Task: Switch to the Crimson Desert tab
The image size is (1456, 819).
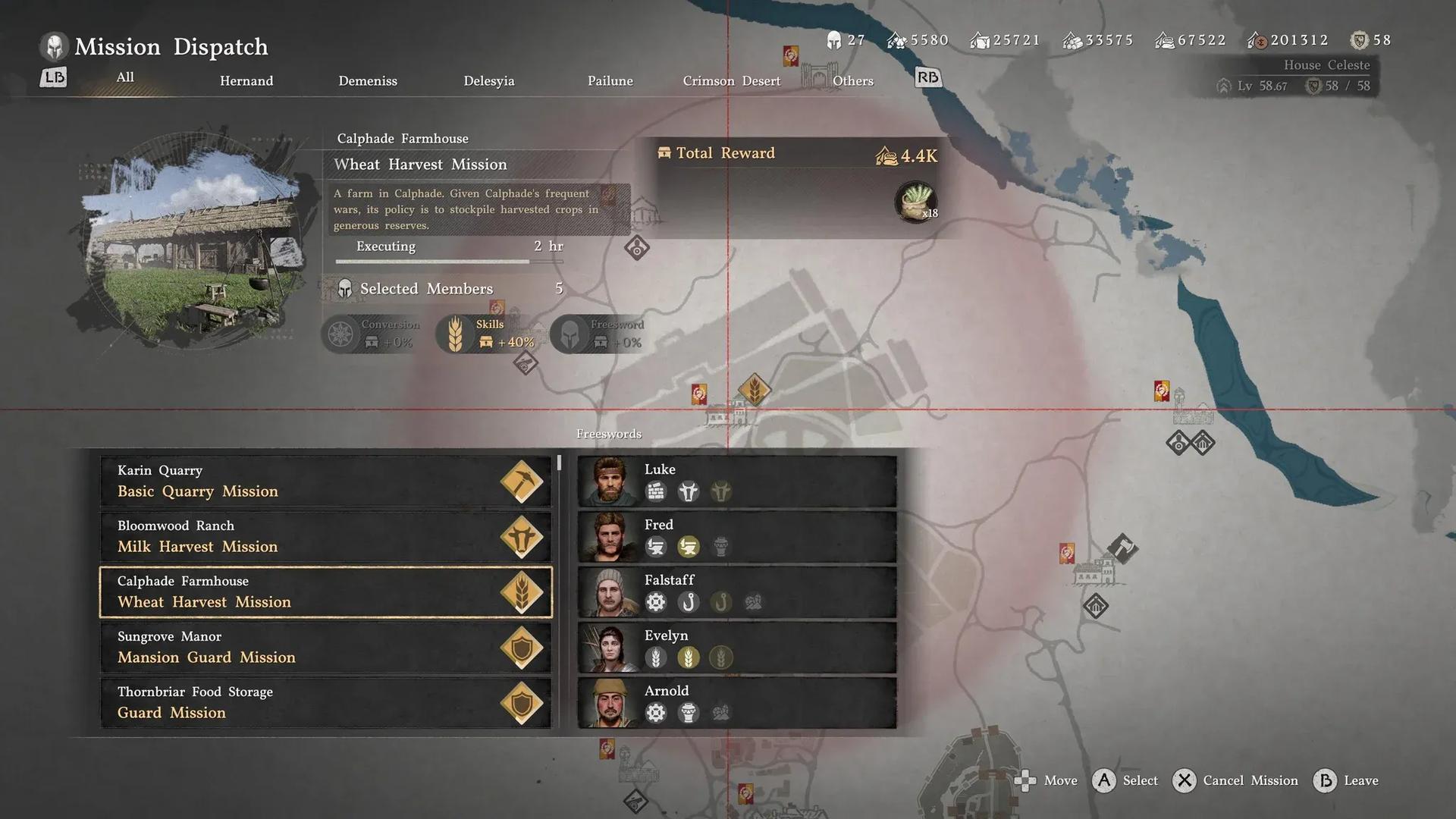Action: (x=730, y=80)
